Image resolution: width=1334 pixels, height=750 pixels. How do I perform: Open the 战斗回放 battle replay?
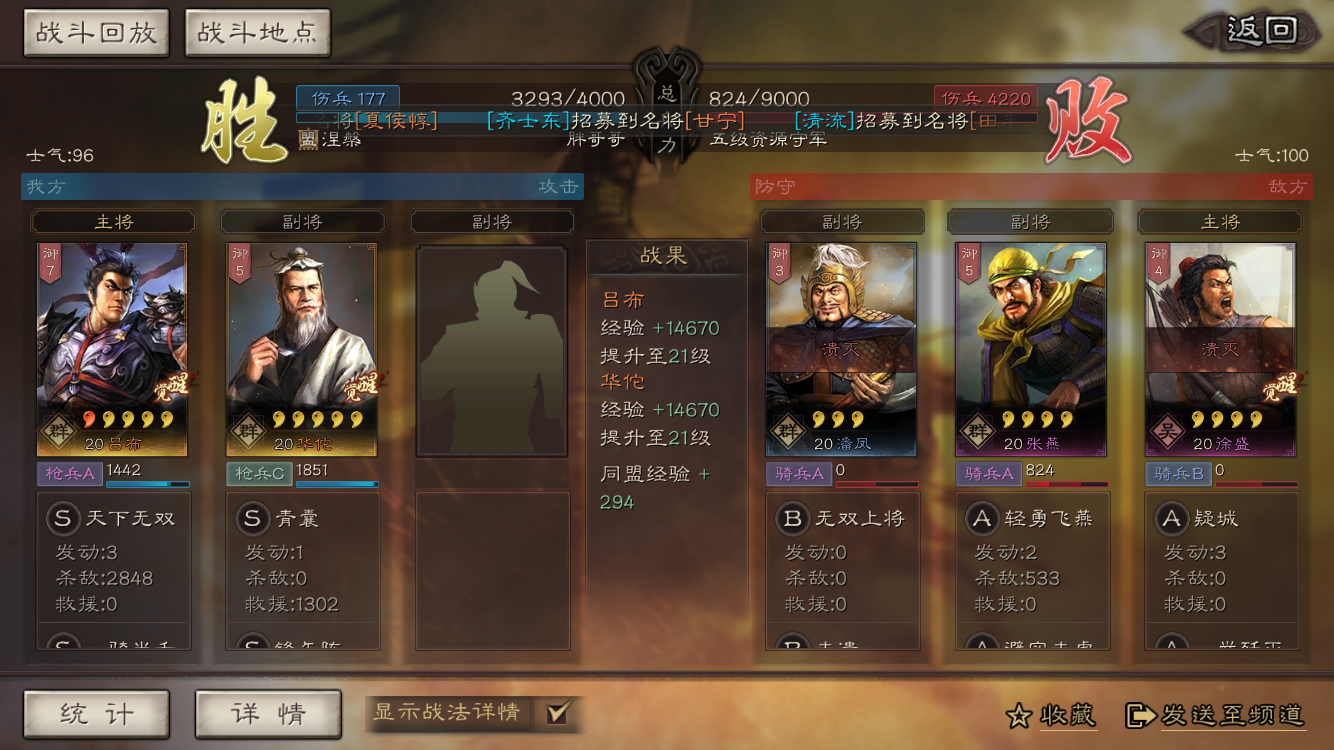[x=96, y=33]
